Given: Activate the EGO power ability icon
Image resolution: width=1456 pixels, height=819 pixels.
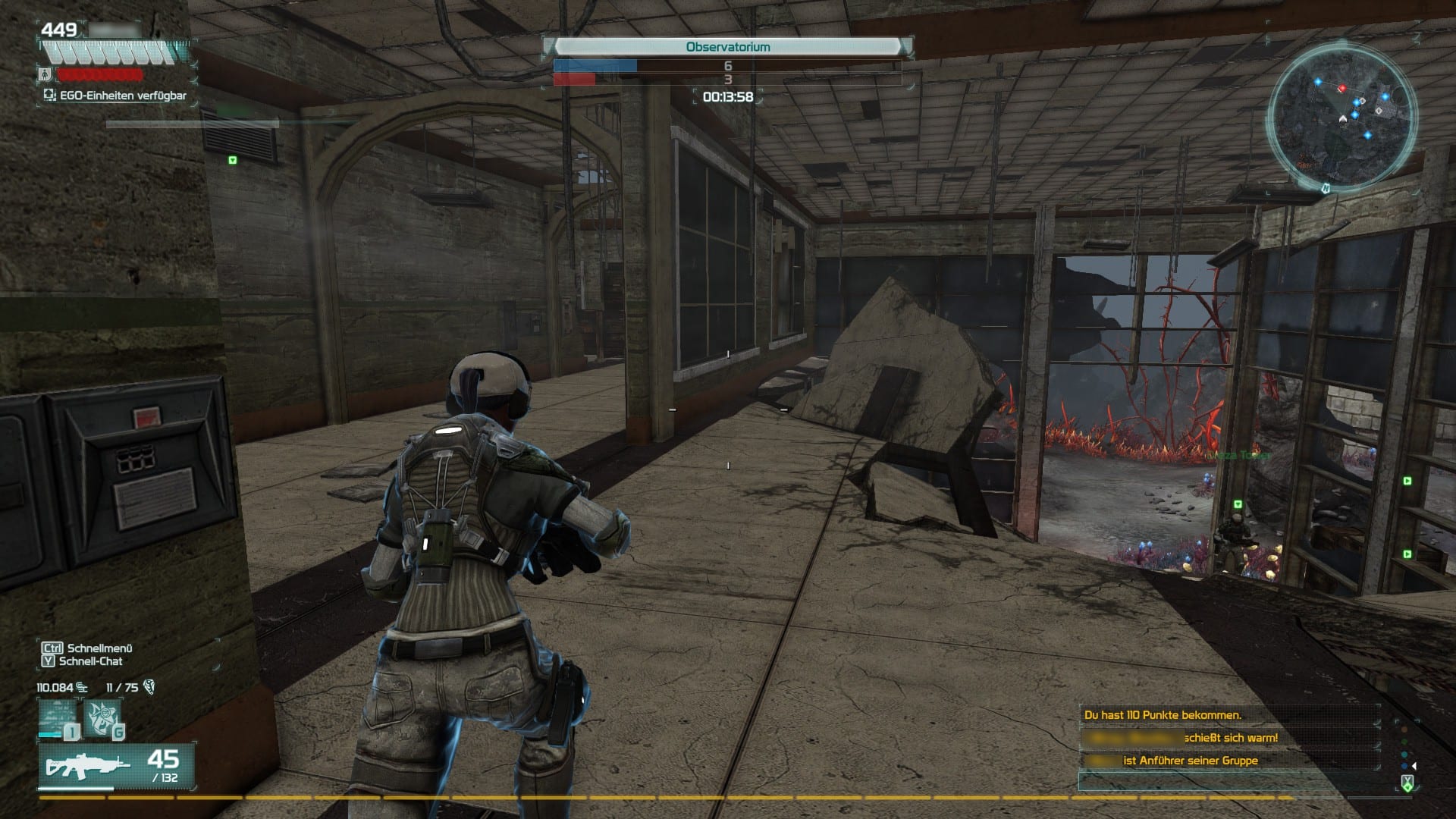Looking at the screenshot, I should coord(59,718).
